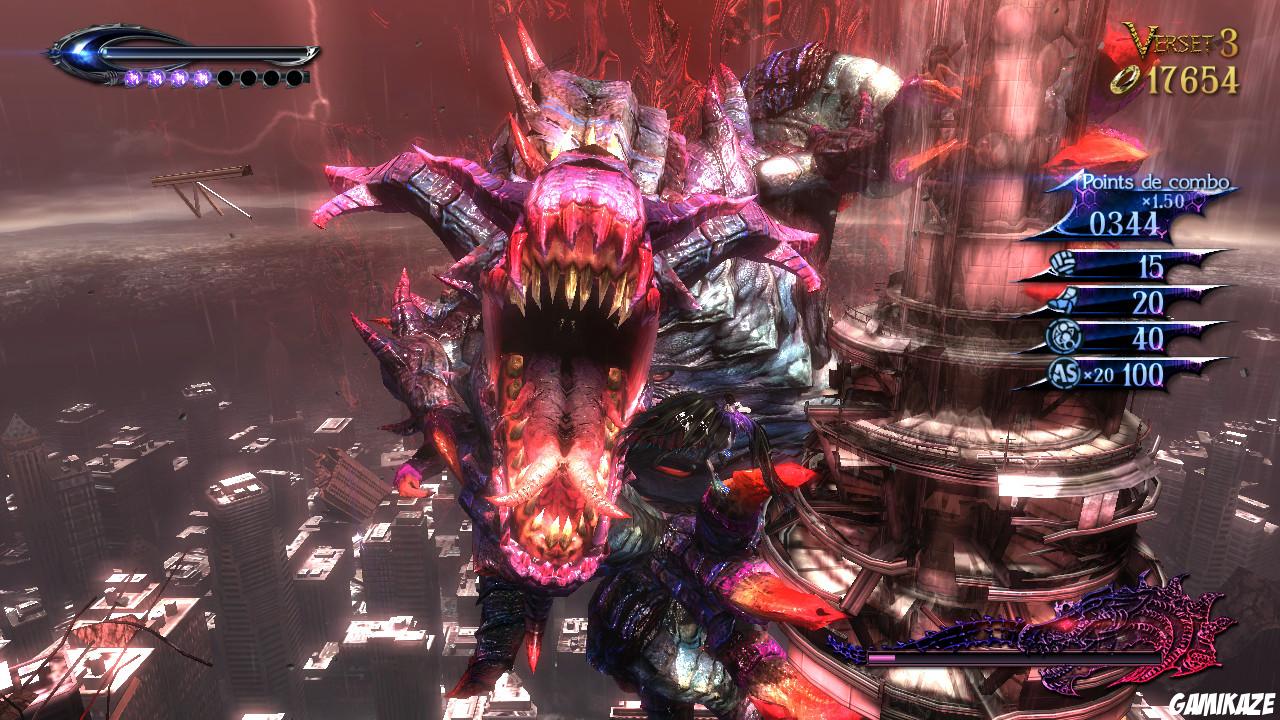Click the AS x20 bonus icon
Image resolution: width=1280 pixels, height=720 pixels.
1063,371
